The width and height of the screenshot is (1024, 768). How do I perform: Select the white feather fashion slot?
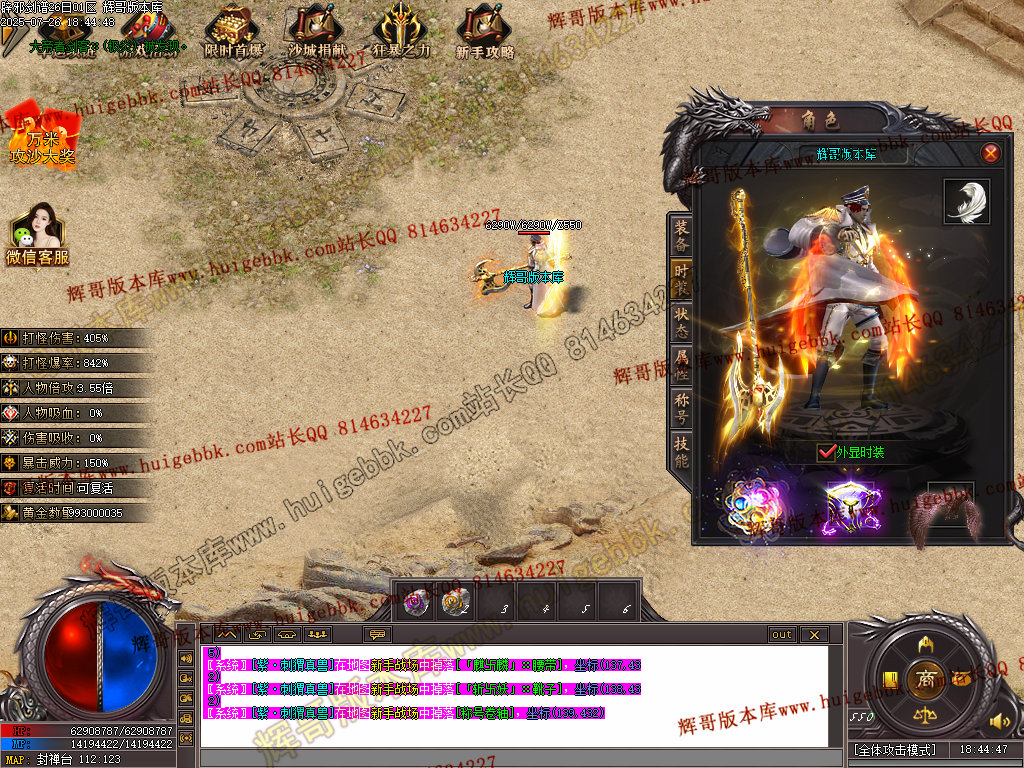pyautogui.click(x=966, y=201)
